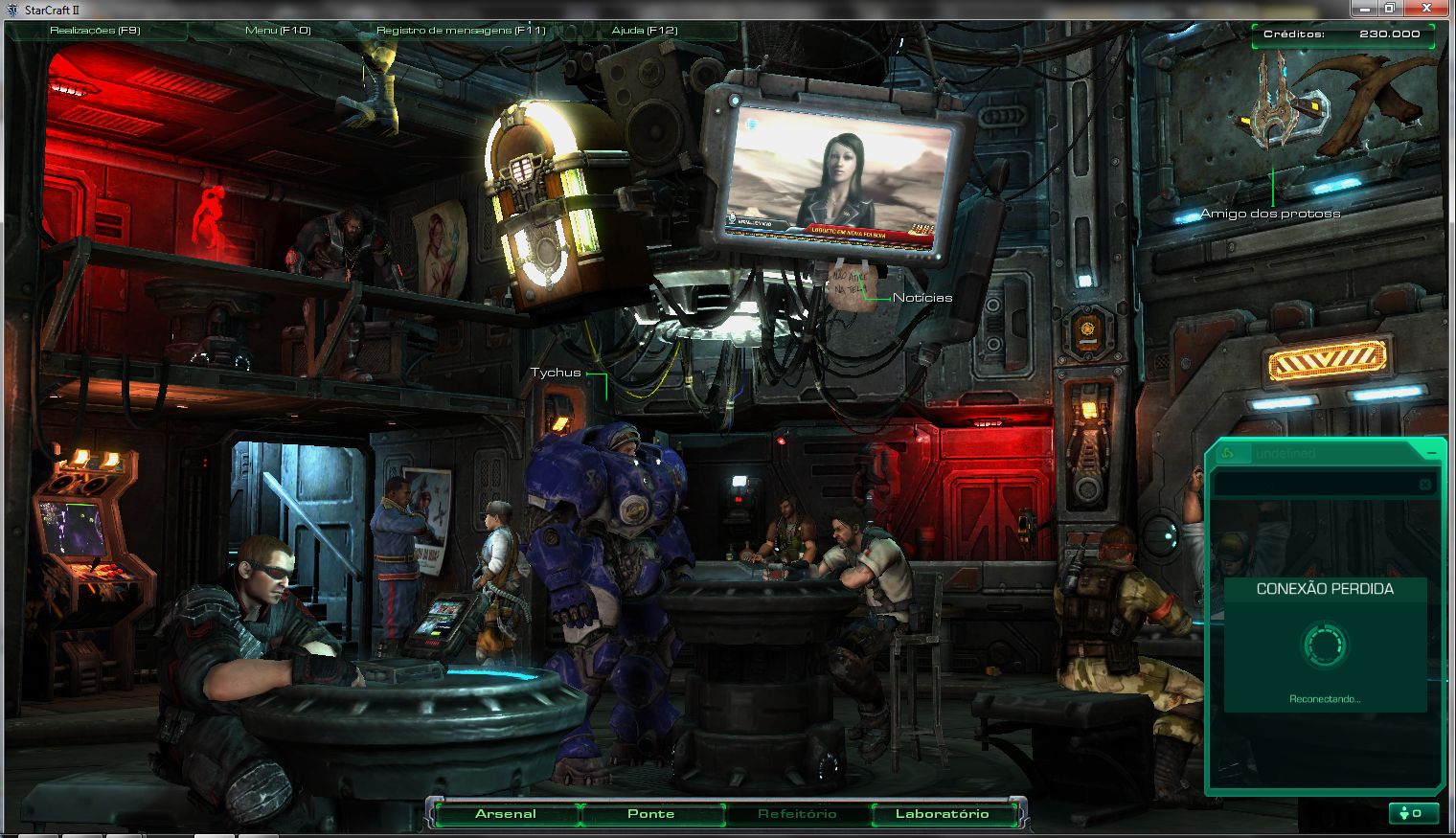
Task: Open the Menu (F10) button
Action: [x=278, y=31]
